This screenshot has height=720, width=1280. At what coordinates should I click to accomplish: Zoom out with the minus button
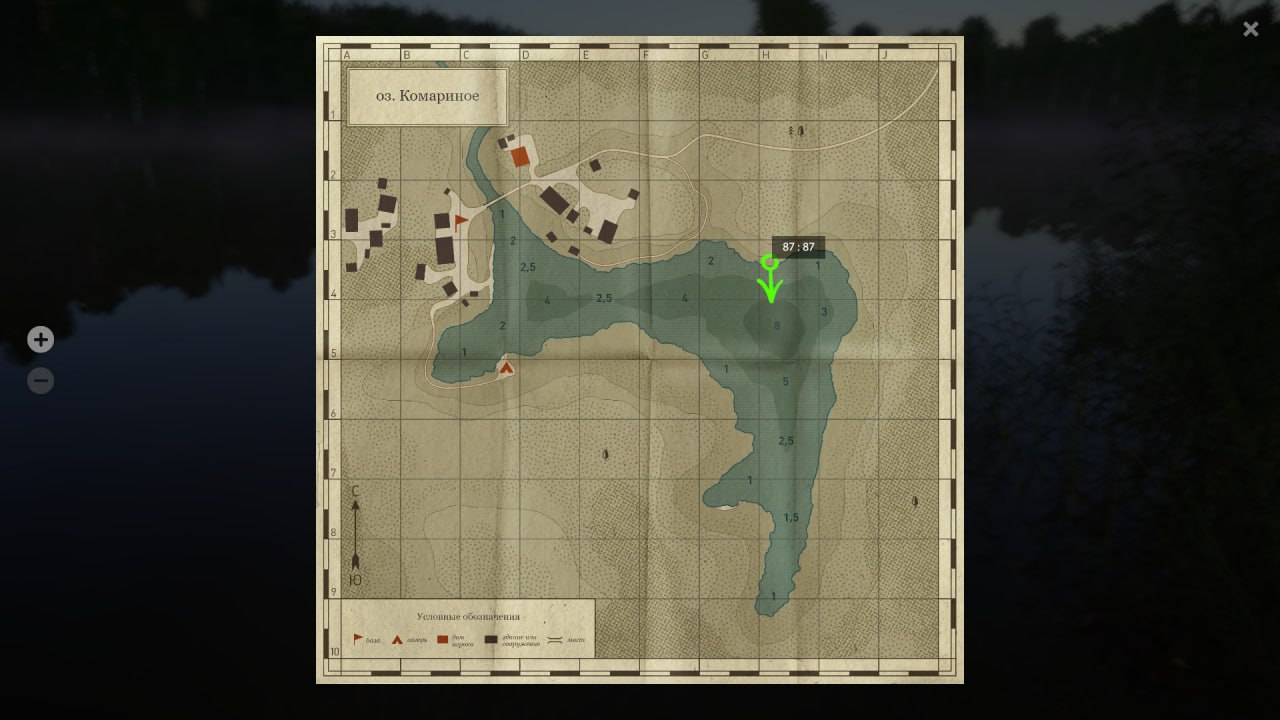(x=40, y=381)
